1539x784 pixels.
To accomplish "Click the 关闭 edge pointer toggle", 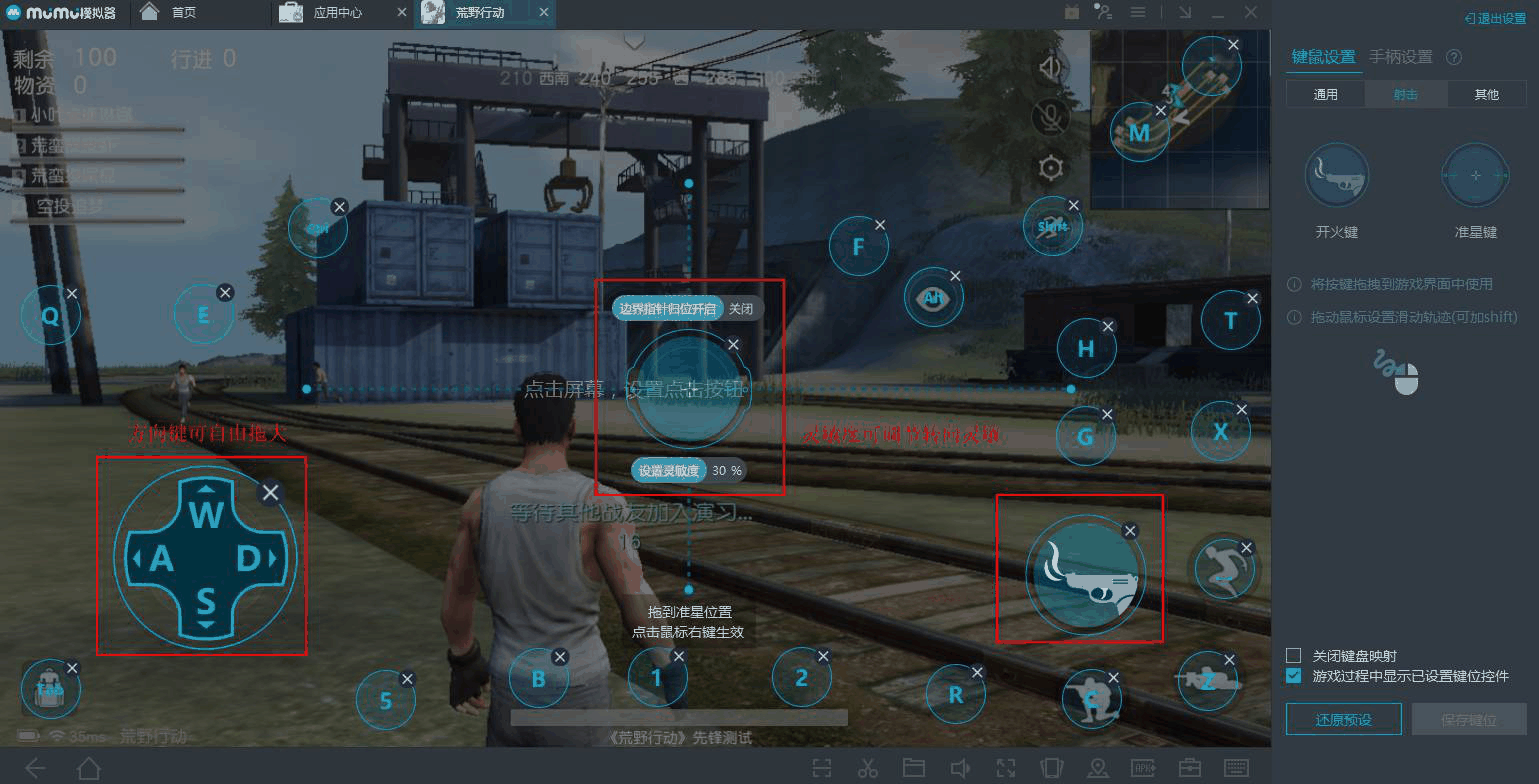I will [740, 308].
